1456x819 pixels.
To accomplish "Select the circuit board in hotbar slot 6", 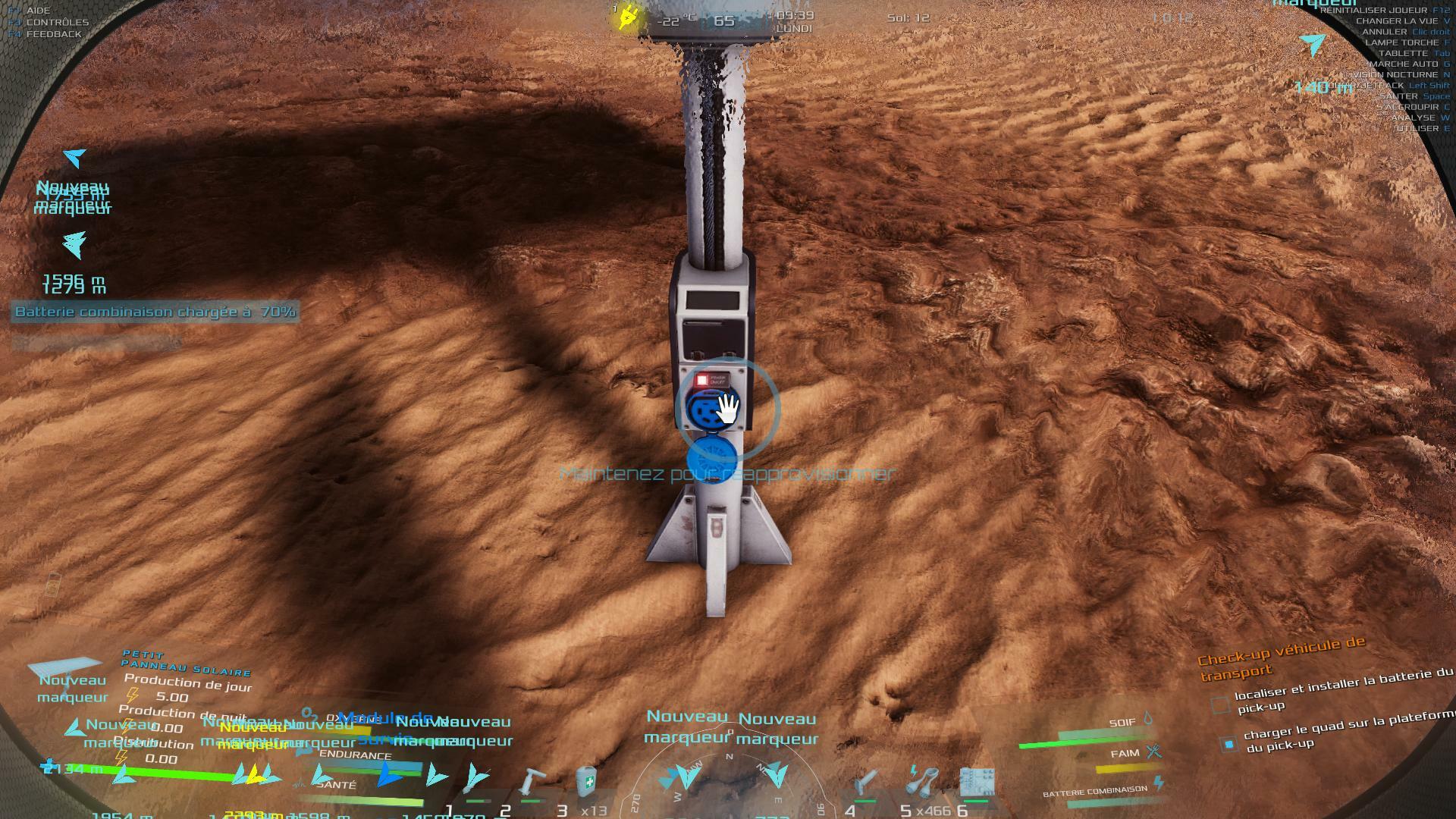I will (x=976, y=783).
